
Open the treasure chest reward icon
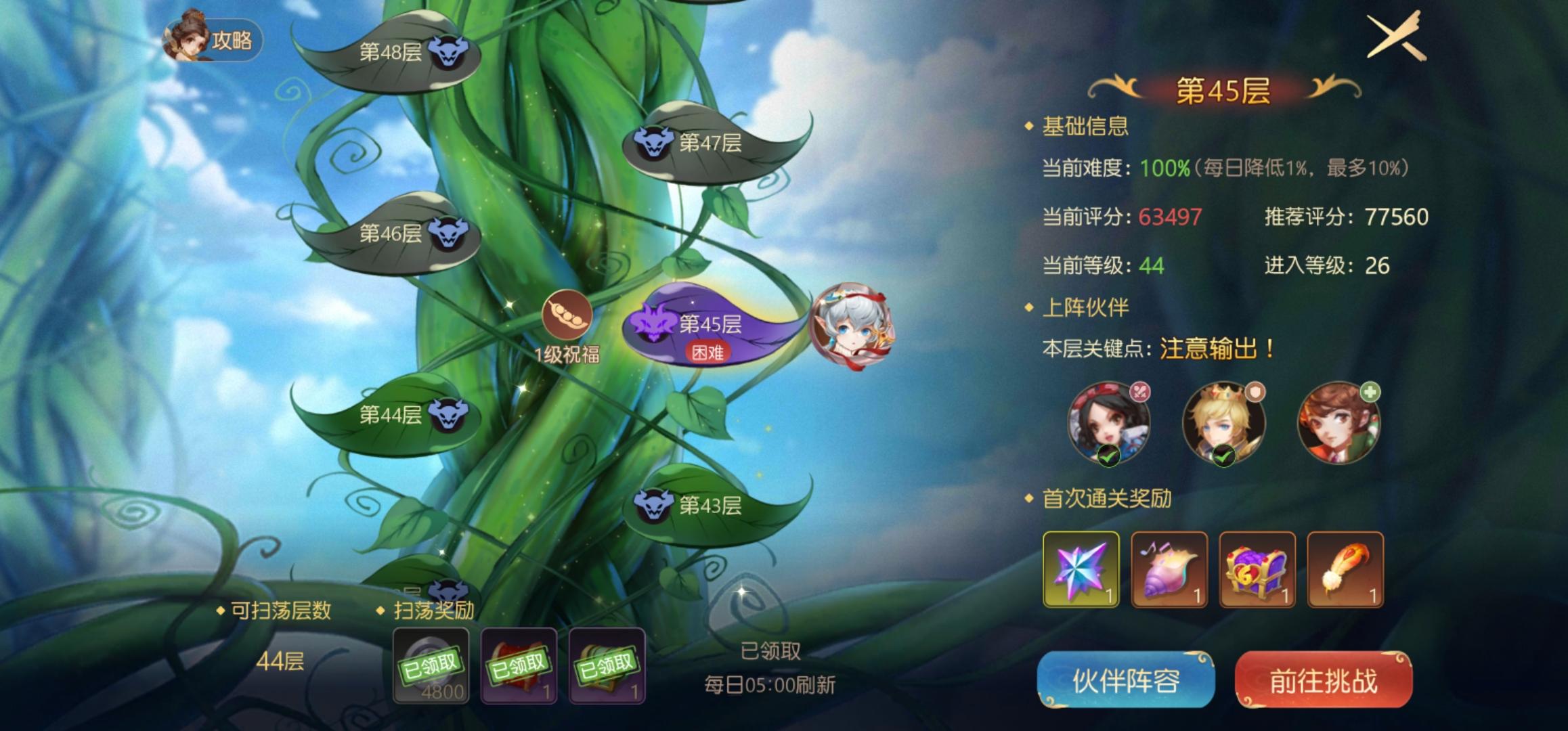point(1257,571)
